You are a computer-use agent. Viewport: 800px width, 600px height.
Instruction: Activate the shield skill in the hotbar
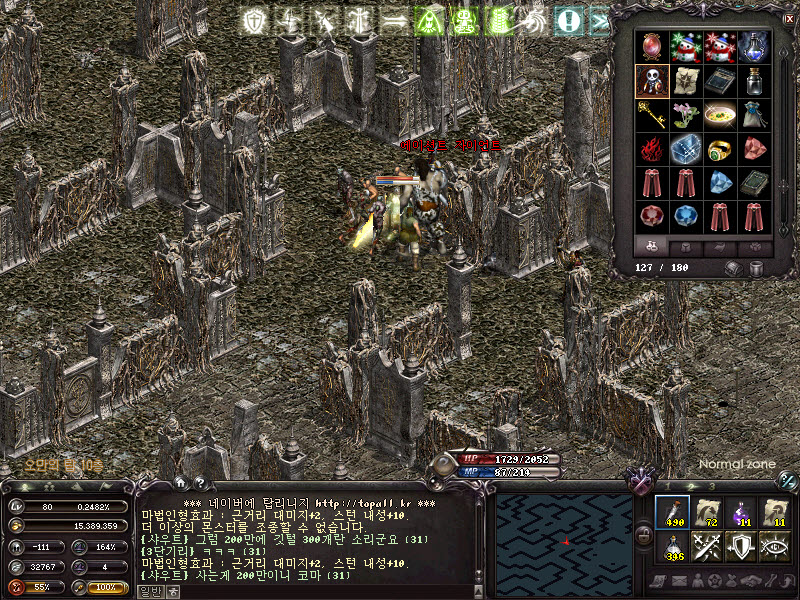point(741,546)
